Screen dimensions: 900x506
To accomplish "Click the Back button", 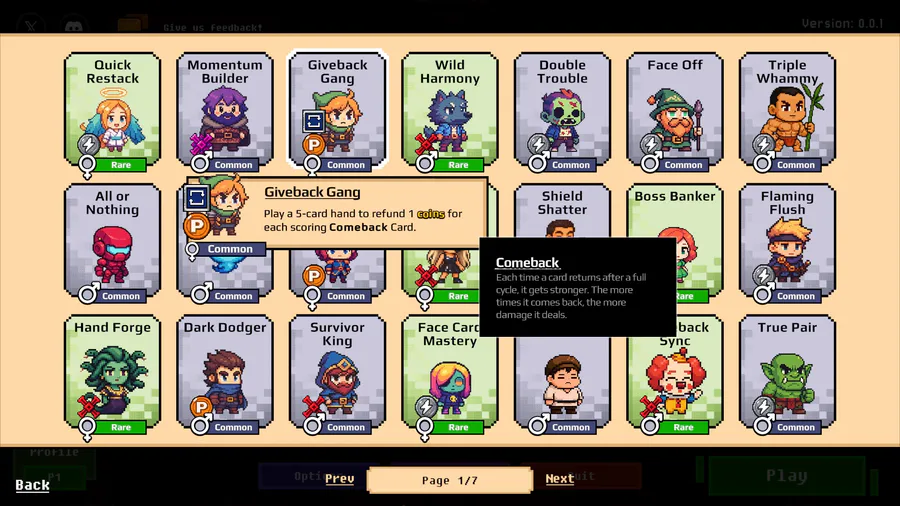I will coord(33,485).
